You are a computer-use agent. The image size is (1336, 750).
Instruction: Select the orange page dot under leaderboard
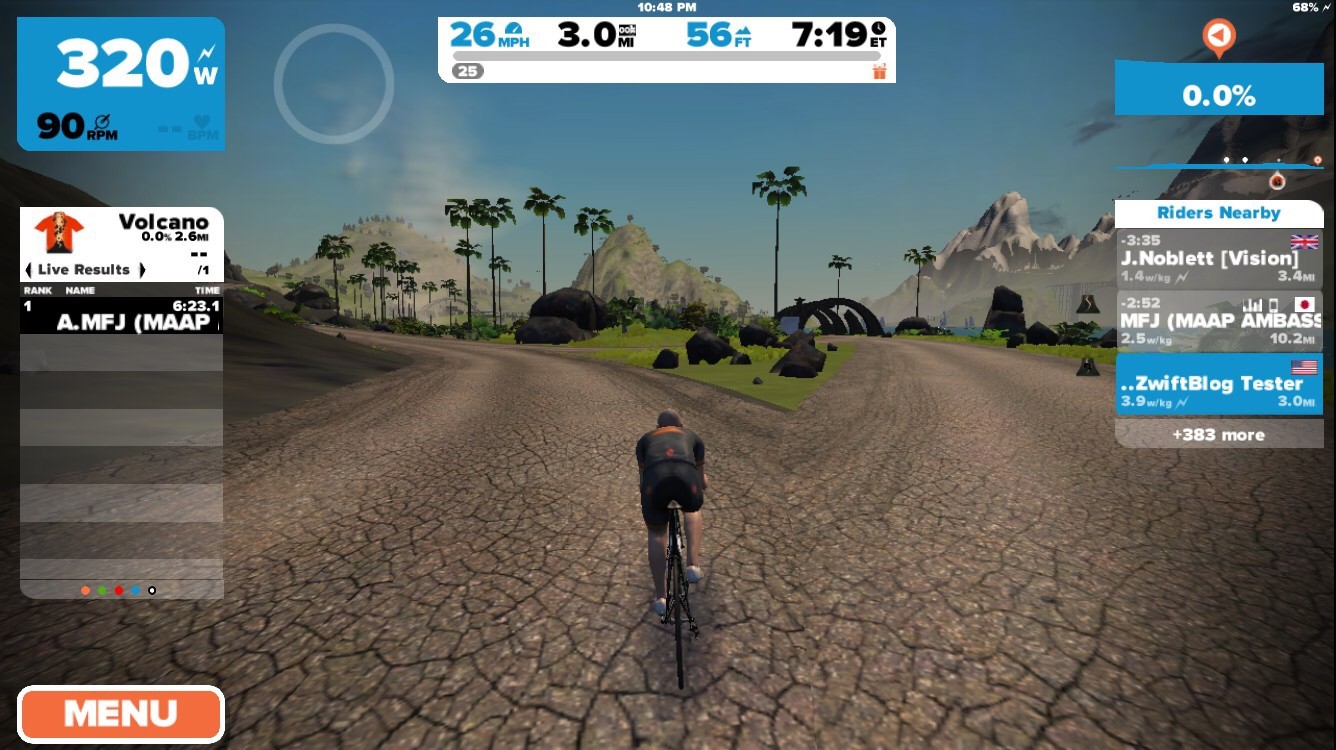[x=85, y=591]
